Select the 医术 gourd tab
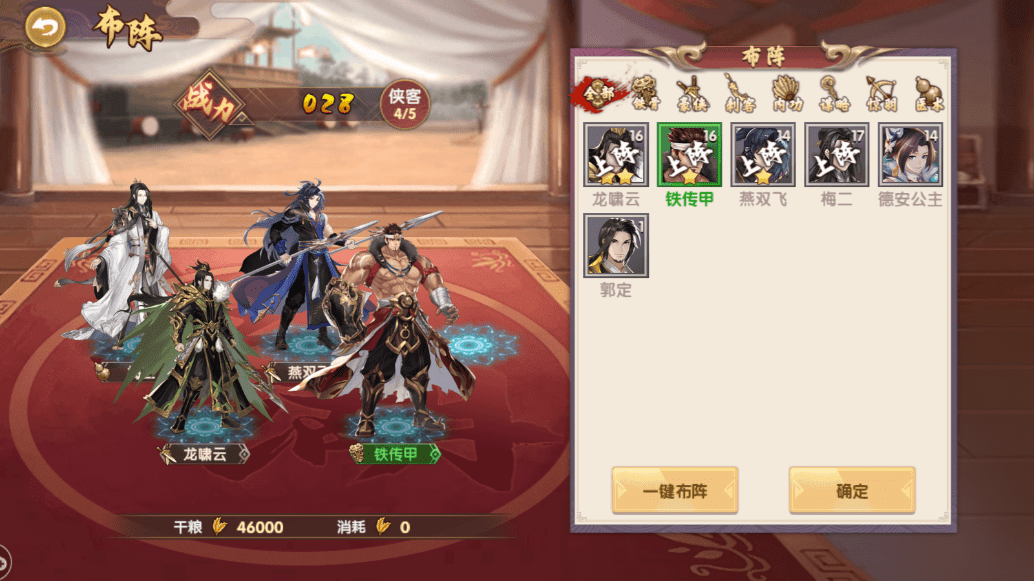The width and height of the screenshot is (1034, 581). 927,93
